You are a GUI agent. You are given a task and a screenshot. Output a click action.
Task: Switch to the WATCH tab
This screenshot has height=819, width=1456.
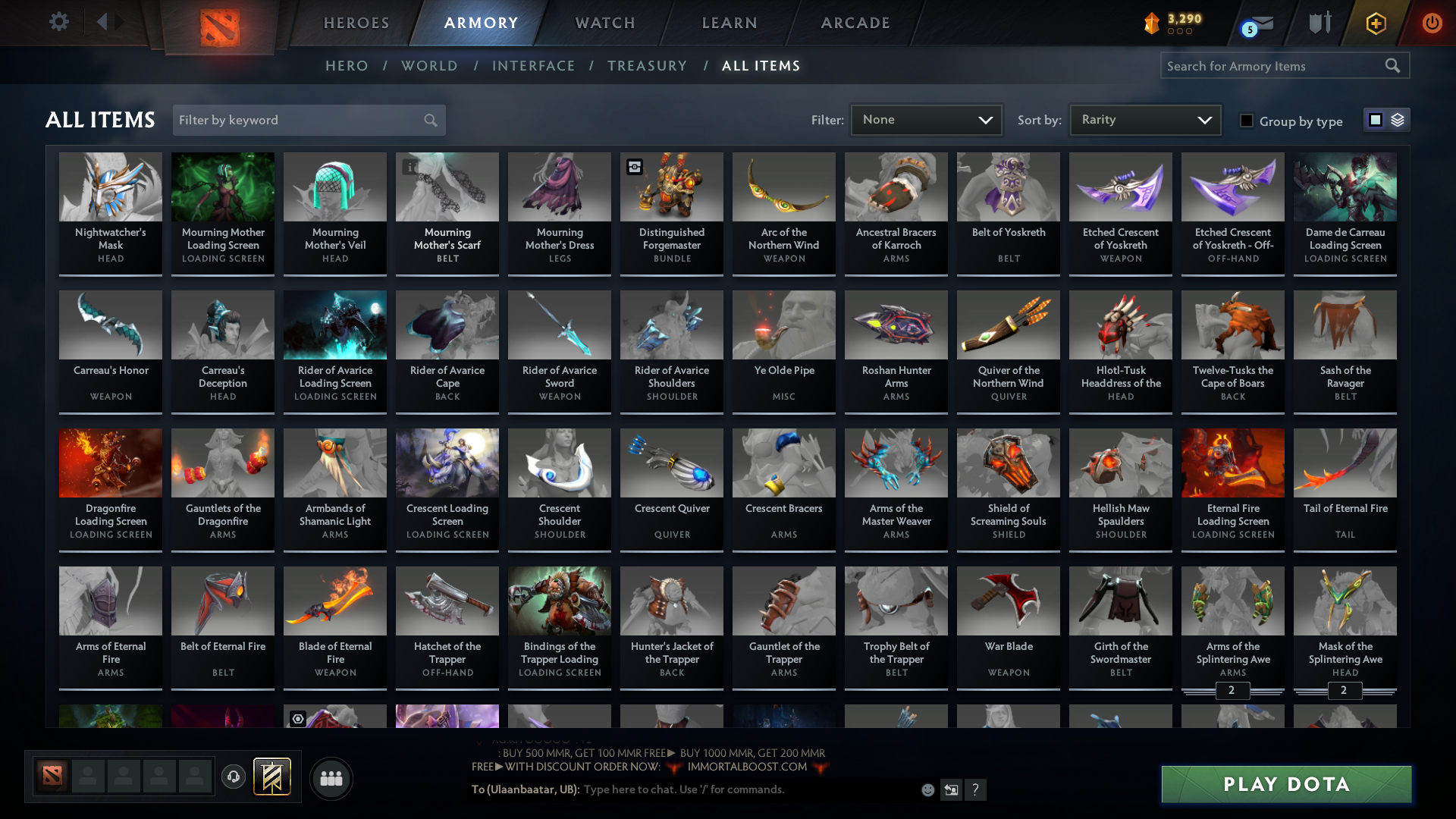604,23
